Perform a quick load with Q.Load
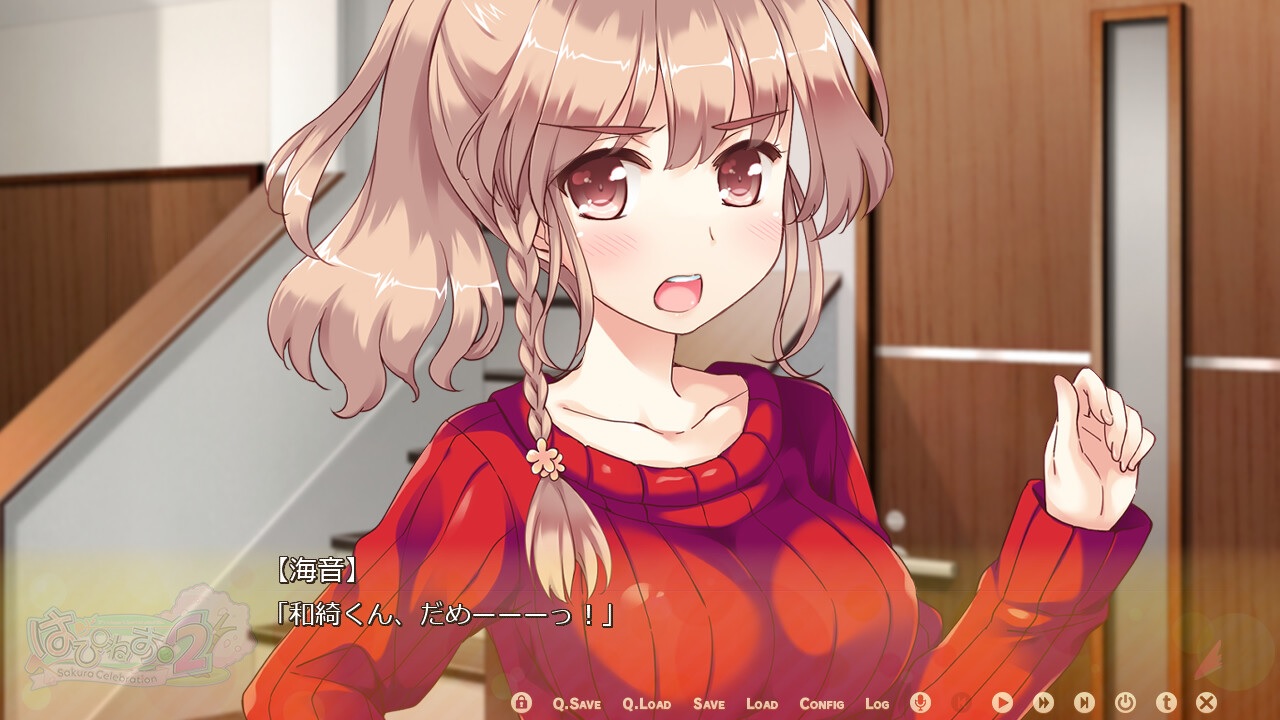 pyautogui.click(x=645, y=703)
